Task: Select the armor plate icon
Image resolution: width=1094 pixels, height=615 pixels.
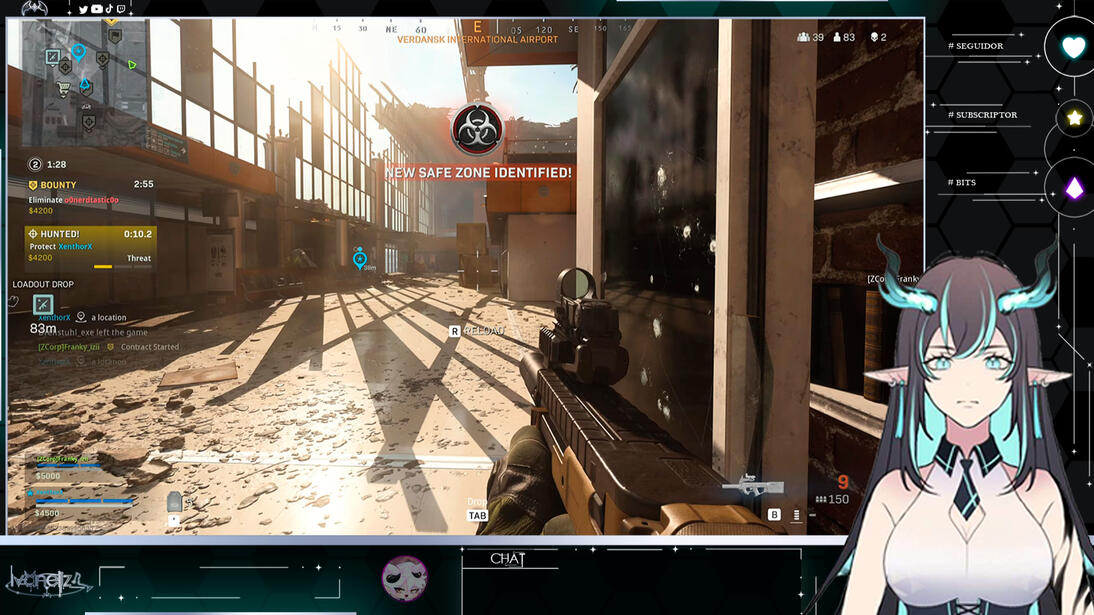Action: 175,502
